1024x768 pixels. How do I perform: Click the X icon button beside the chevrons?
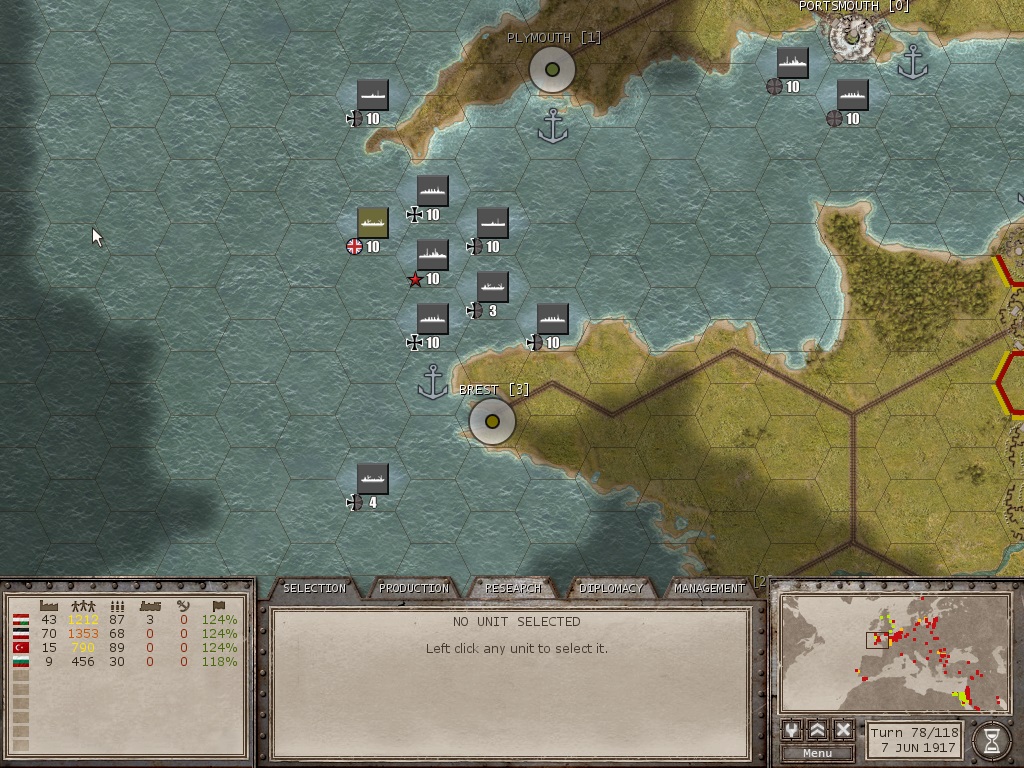click(843, 730)
